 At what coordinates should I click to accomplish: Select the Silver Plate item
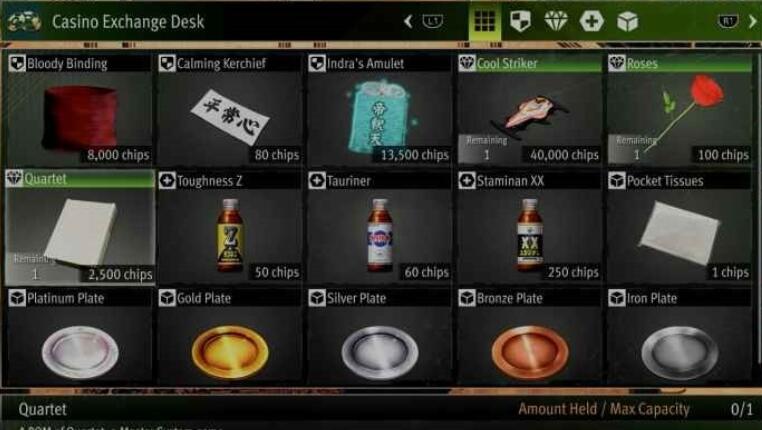pyautogui.click(x=379, y=340)
